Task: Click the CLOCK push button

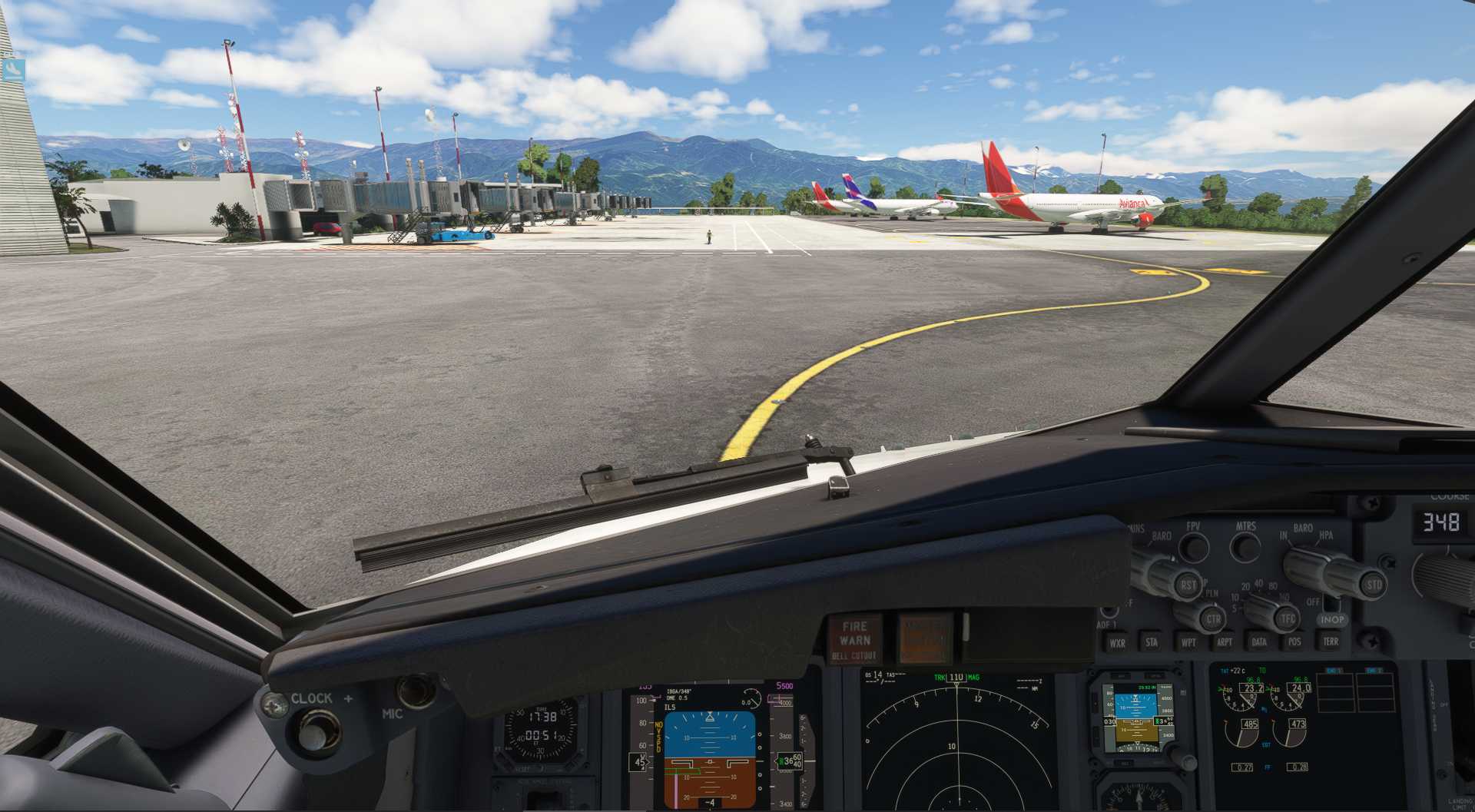Action: click(313, 729)
